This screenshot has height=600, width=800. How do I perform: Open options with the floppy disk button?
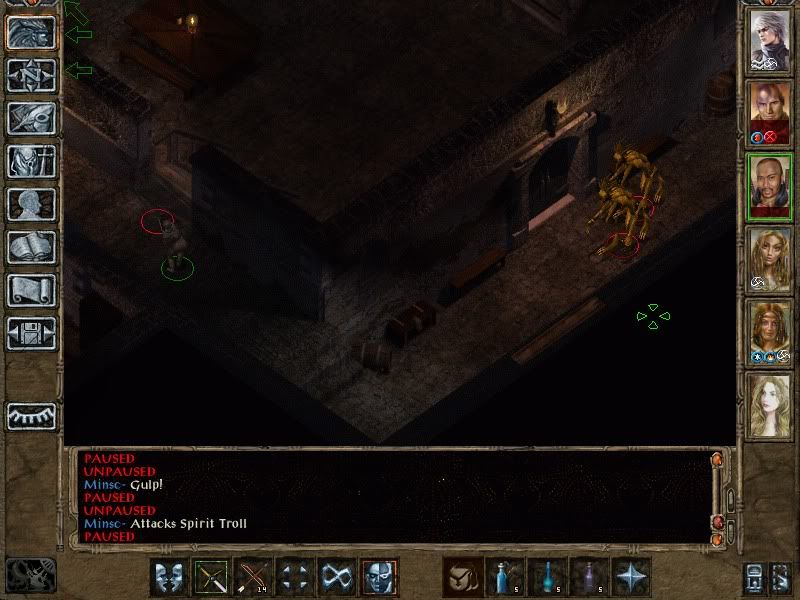tap(31, 333)
